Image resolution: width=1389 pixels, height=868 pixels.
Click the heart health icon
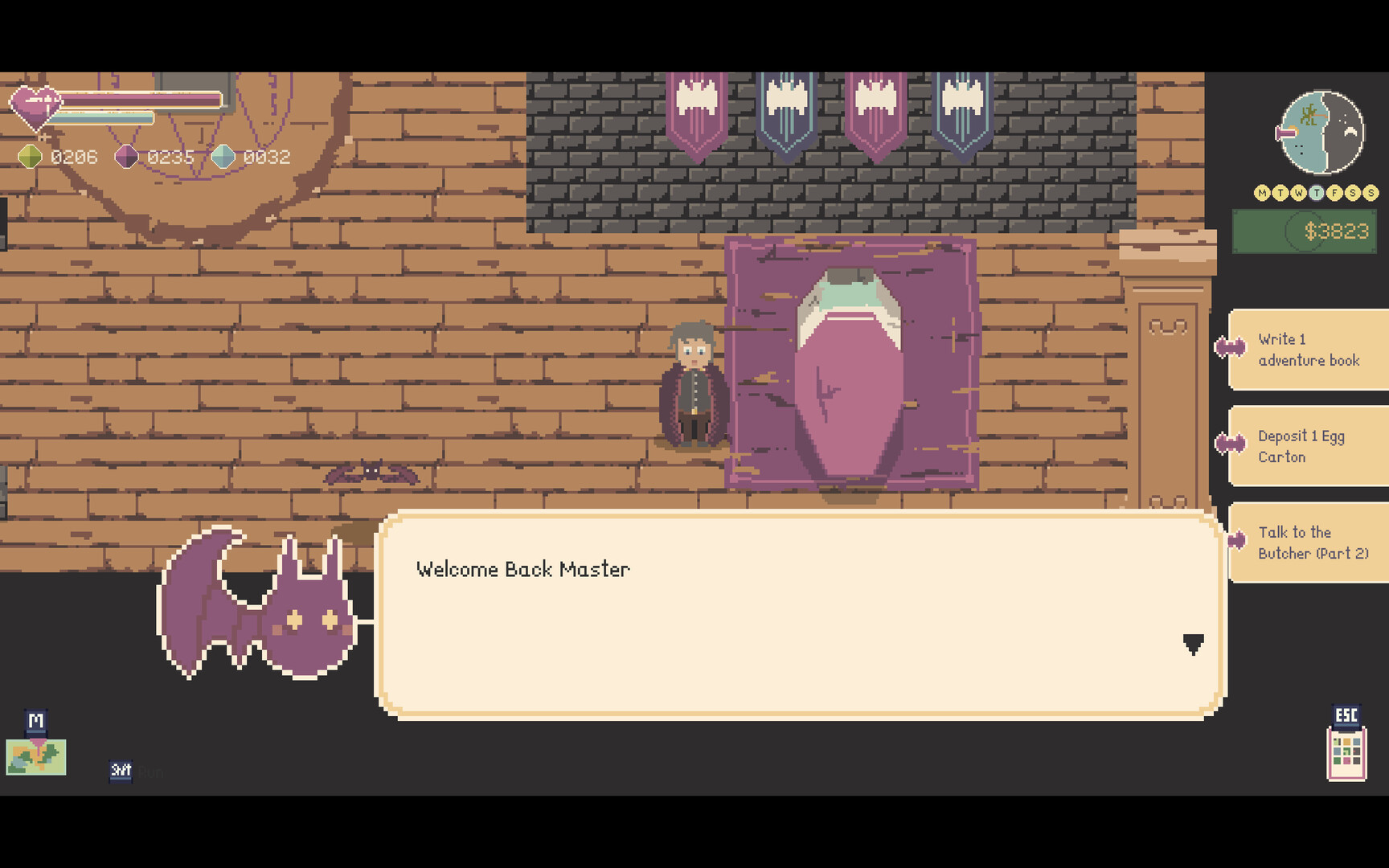36,107
